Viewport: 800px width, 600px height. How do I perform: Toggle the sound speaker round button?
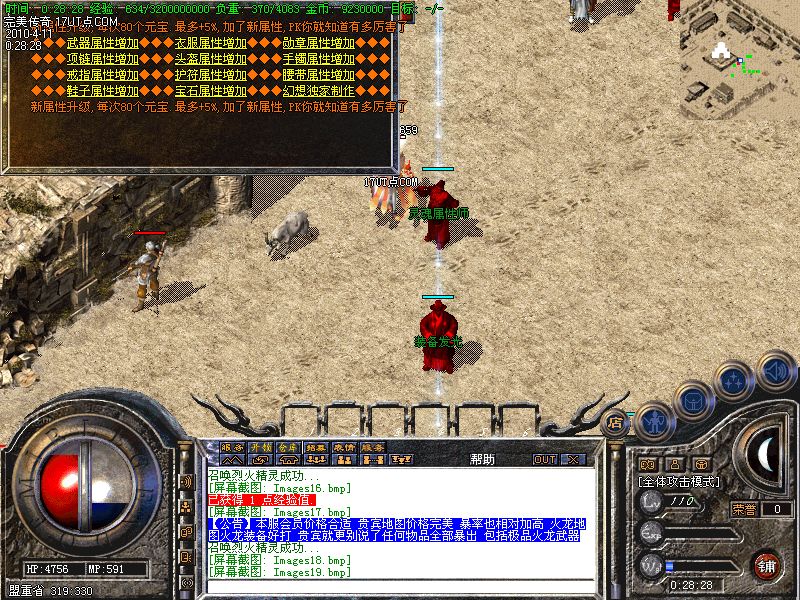coord(776,370)
